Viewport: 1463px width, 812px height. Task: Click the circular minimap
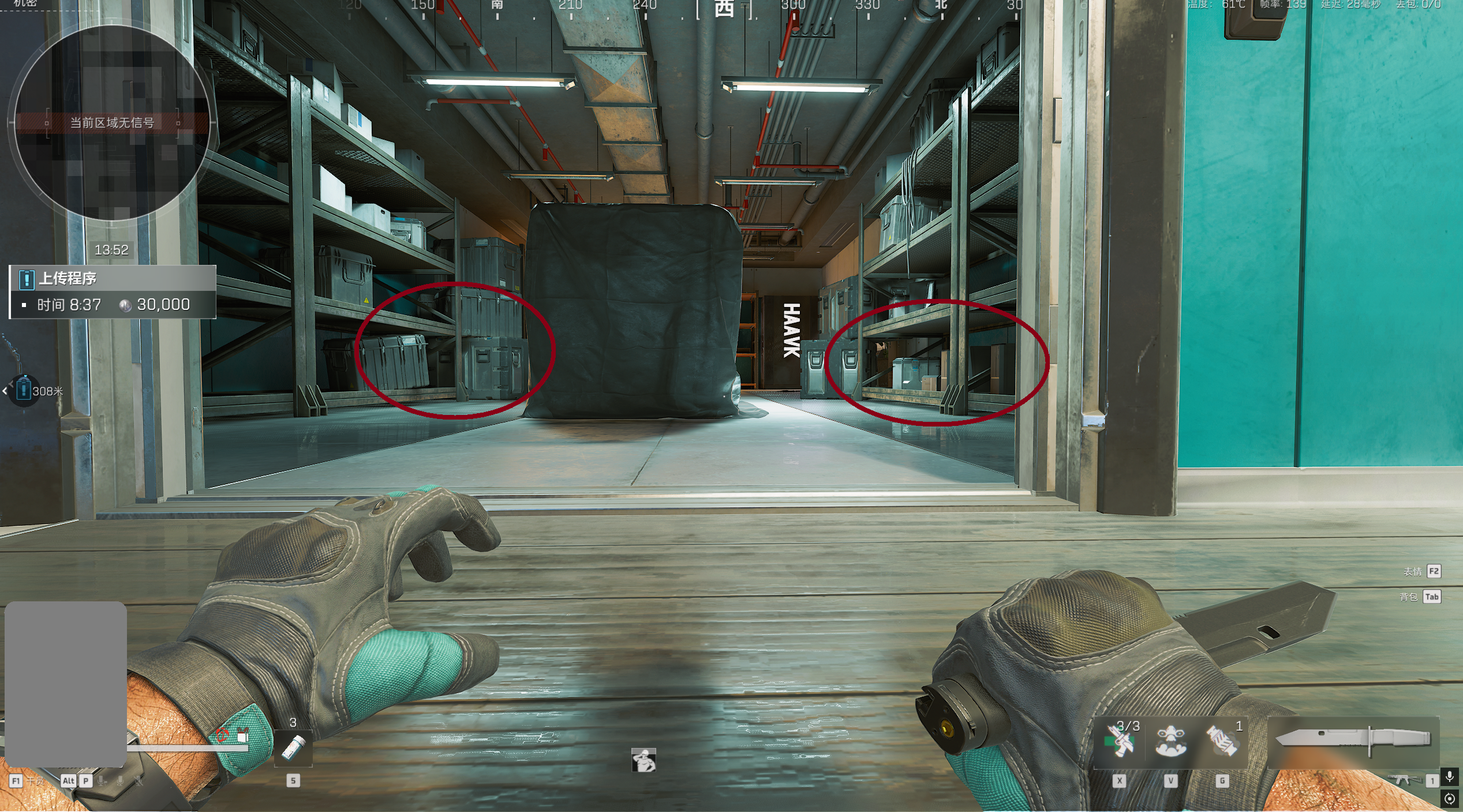tap(111, 123)
